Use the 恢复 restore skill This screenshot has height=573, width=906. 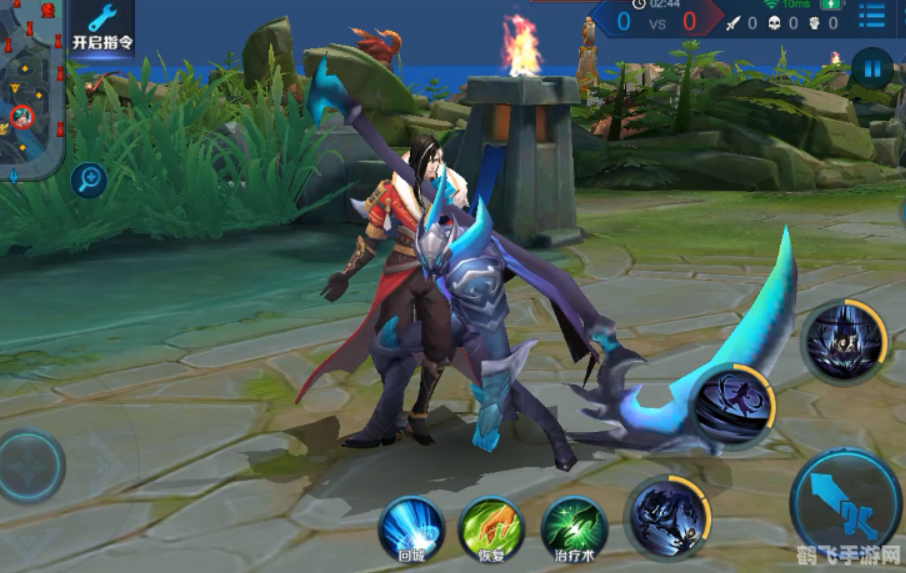(x=492, y=529)
